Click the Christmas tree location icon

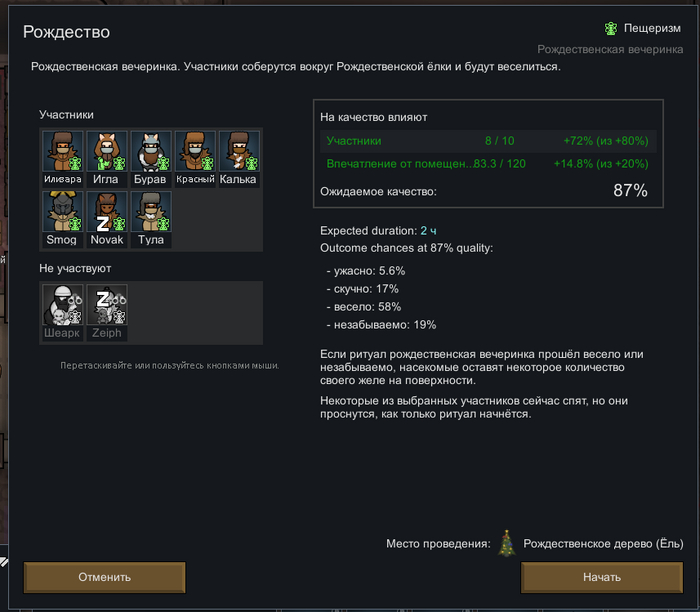point(508,543)
